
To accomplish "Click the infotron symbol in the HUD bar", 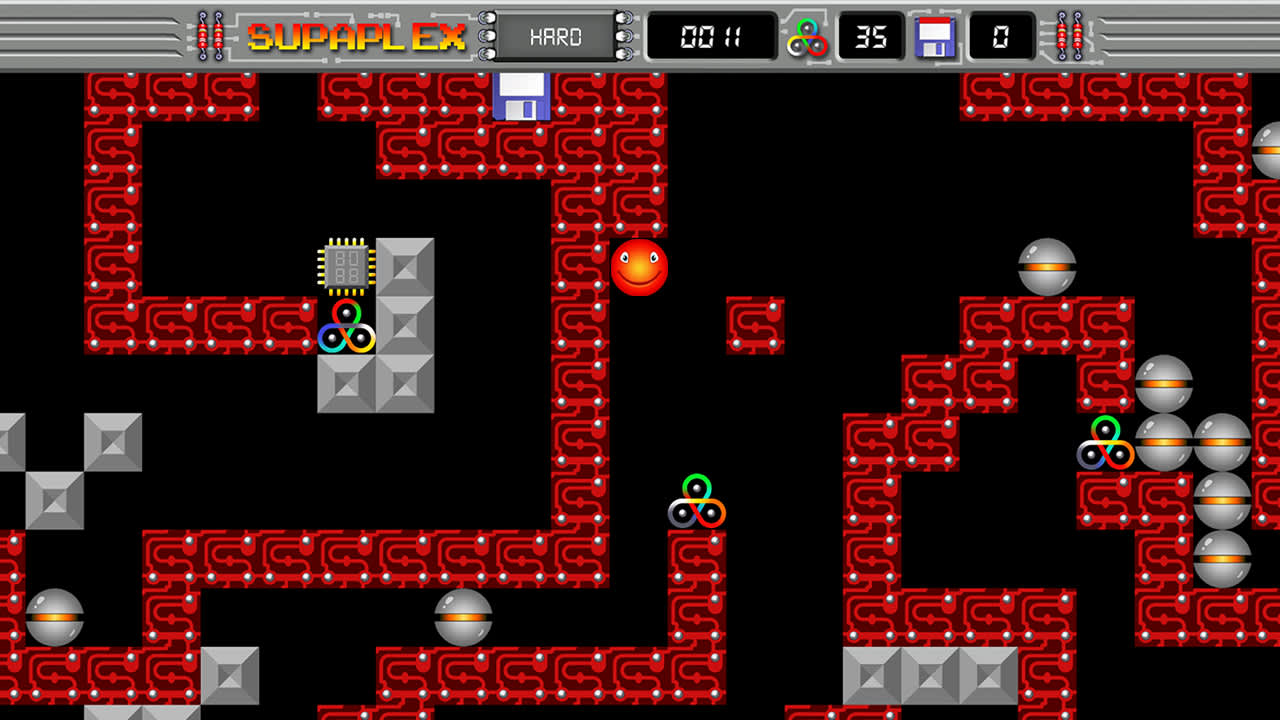I will (808, 38).
